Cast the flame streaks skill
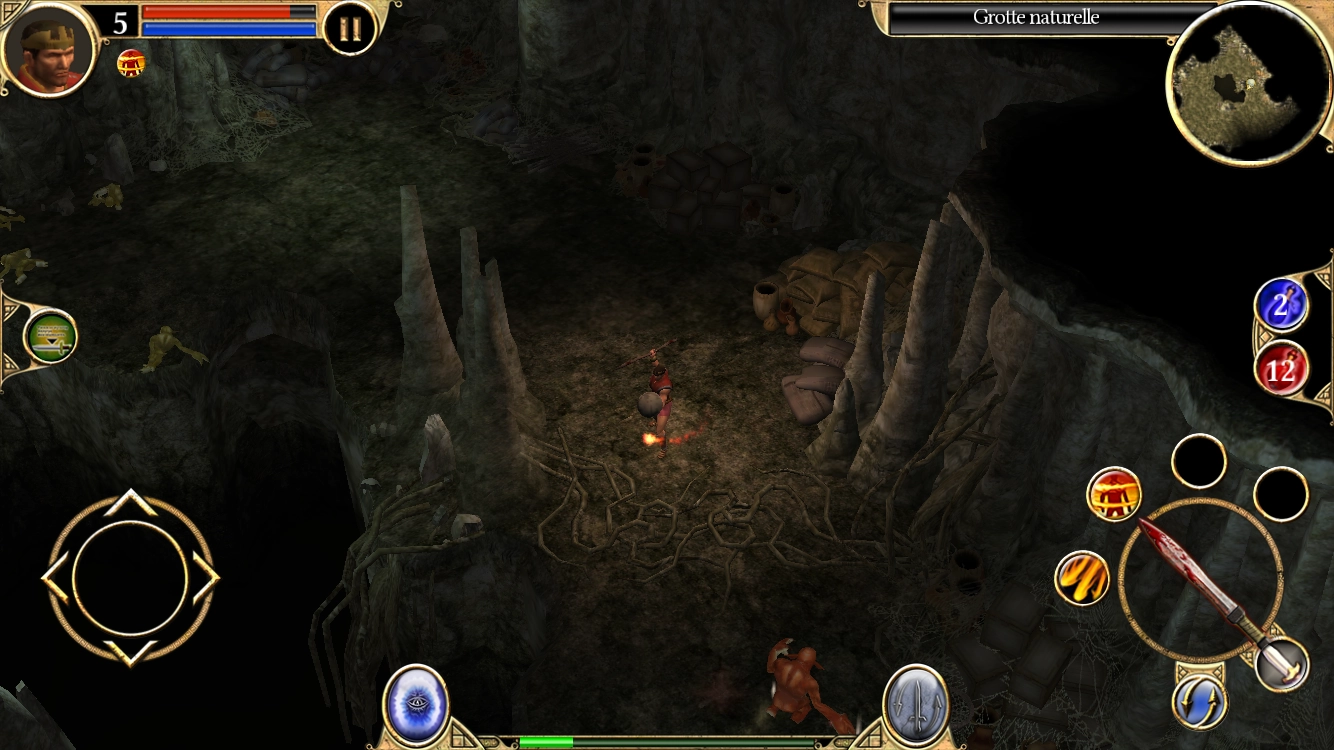The height and width of the screenshot is (750, 1334). point(1082,578)
